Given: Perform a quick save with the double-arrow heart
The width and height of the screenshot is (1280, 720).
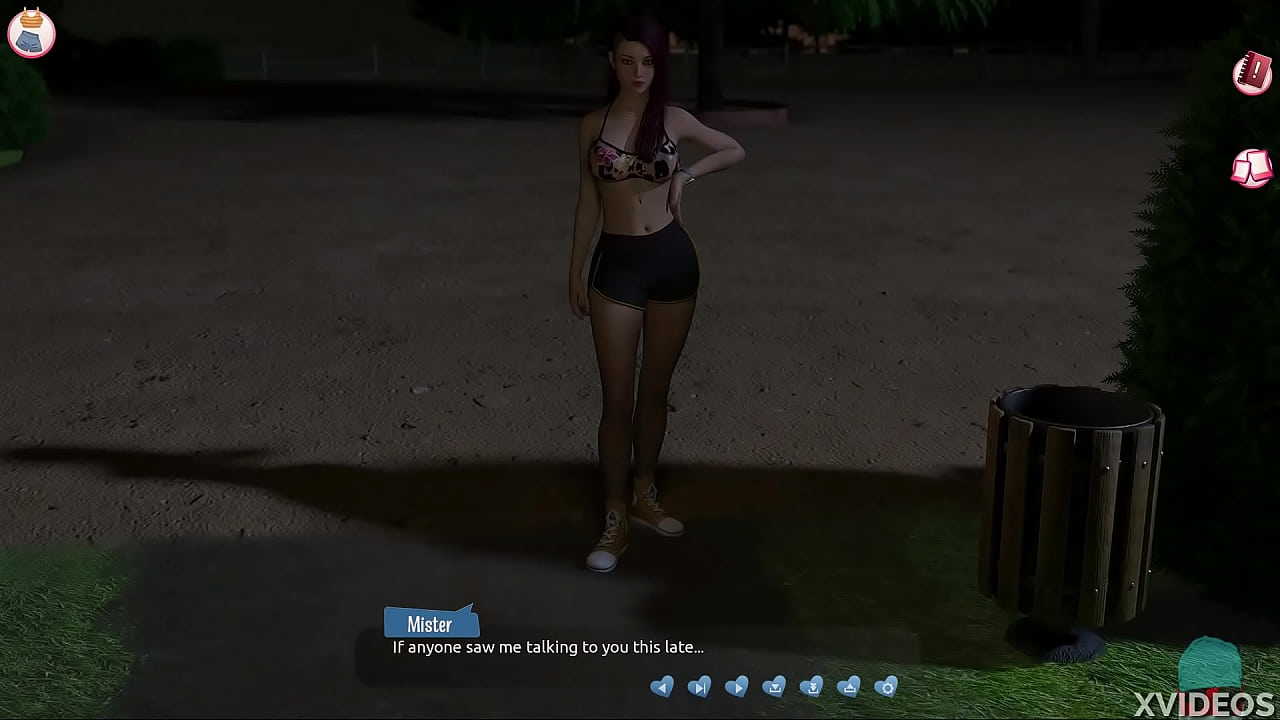Looking at the screenshot, I should pos(811,687).
